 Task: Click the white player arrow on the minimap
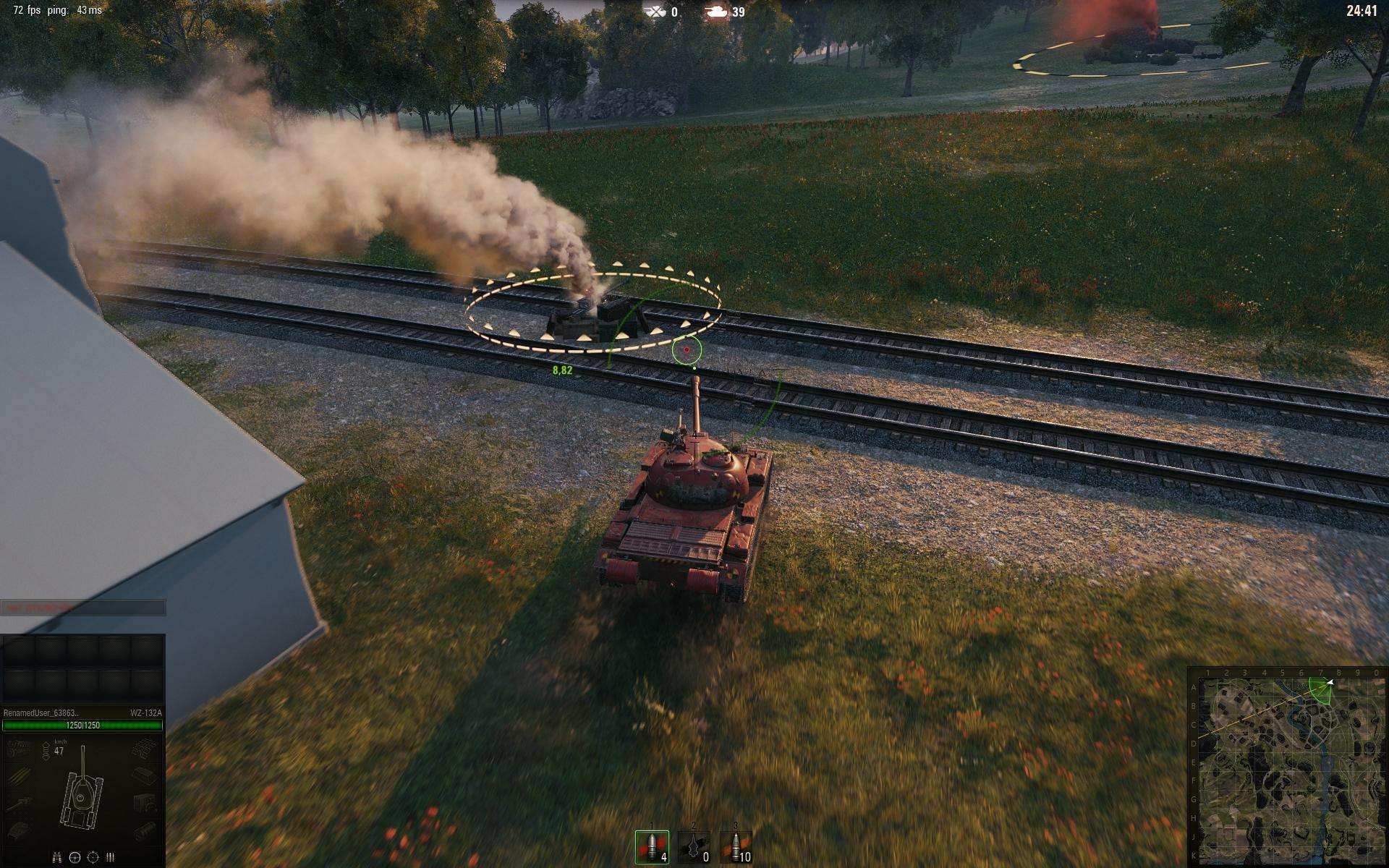[x=1330, y=682]
